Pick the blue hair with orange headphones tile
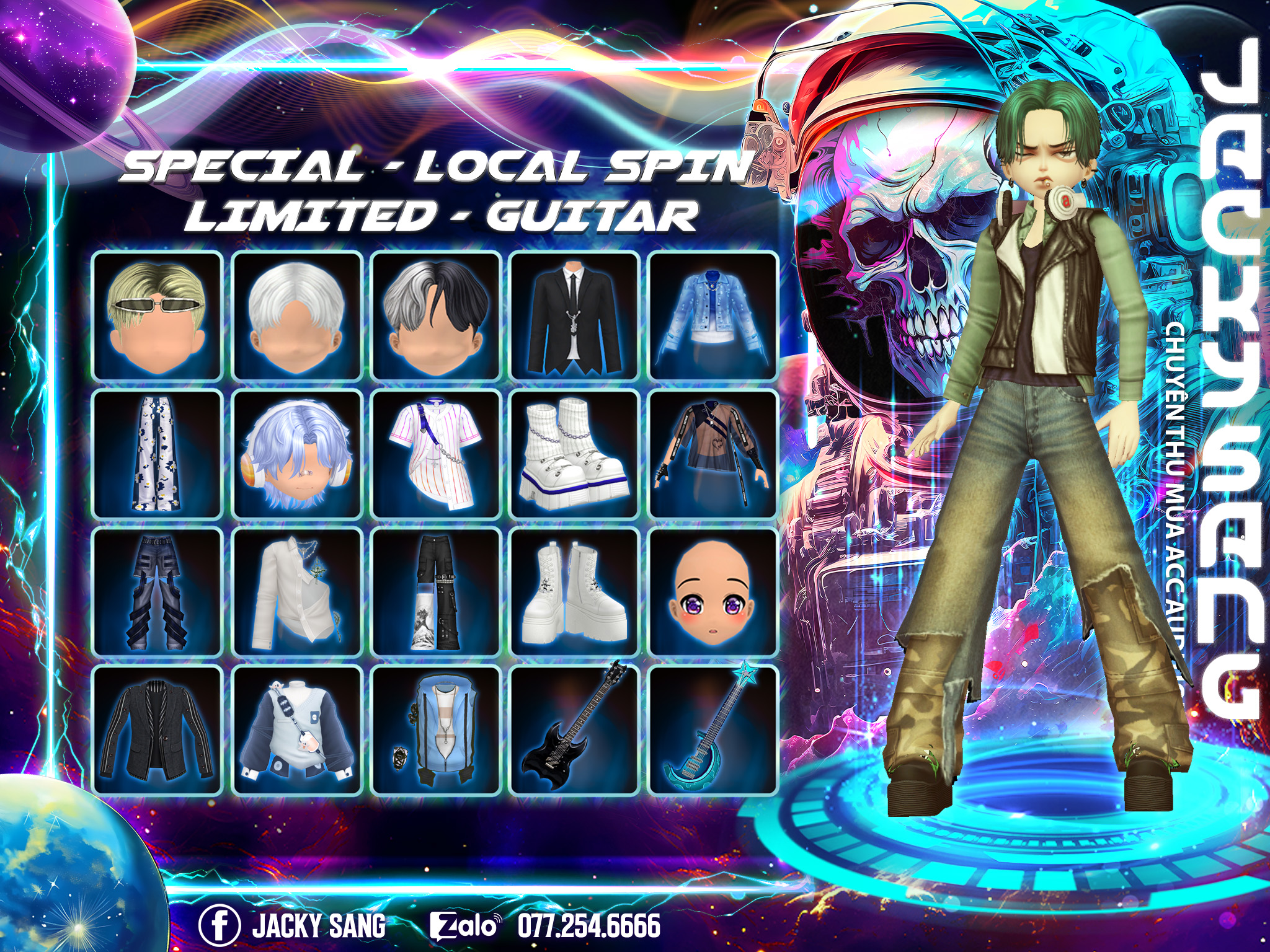 pyautogui.click(x=296, y=454)
